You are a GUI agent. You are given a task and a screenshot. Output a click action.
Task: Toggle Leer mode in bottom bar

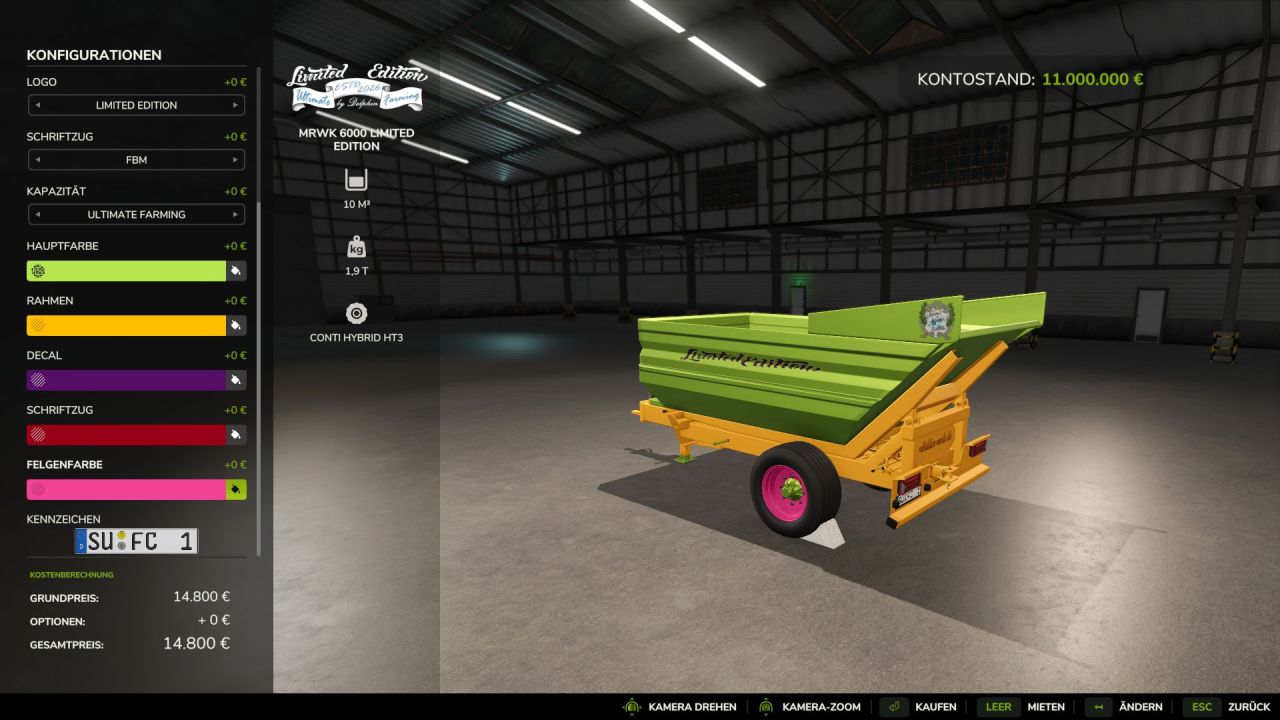tap(998, 706)
